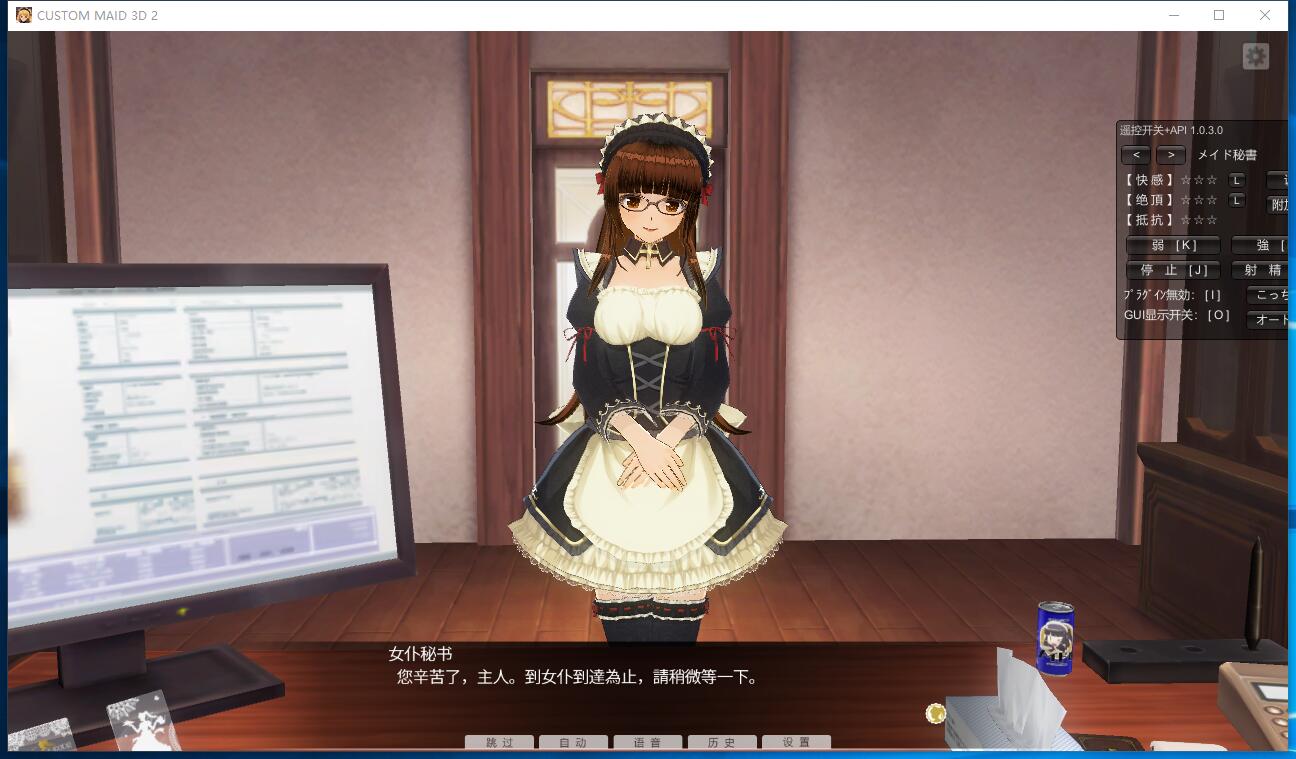1296x759 pixels.
Task: Click the < button to switch to previous maid
Action: point(1135,155)
